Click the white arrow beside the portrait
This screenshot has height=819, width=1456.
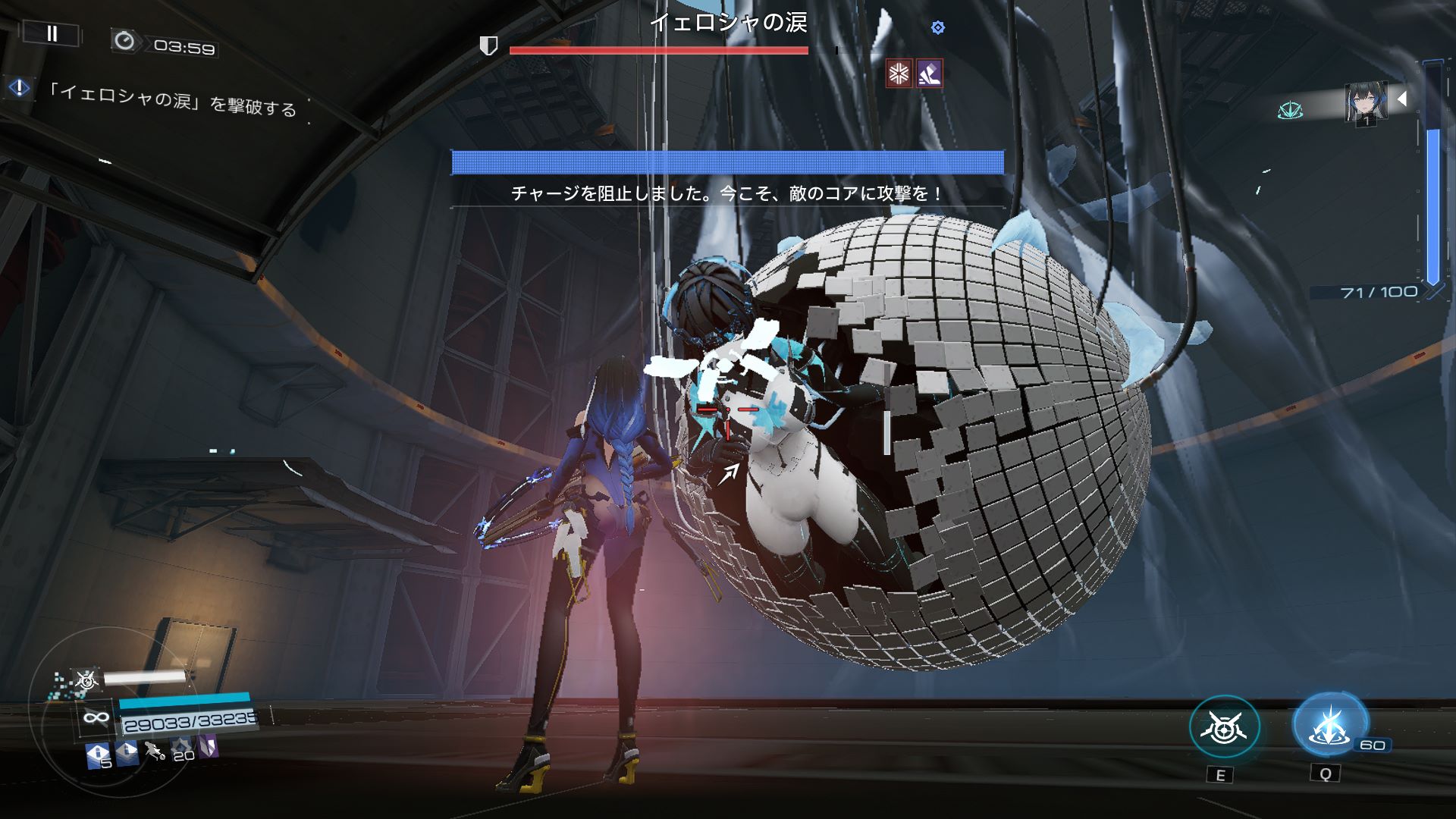click(1402, 99)
